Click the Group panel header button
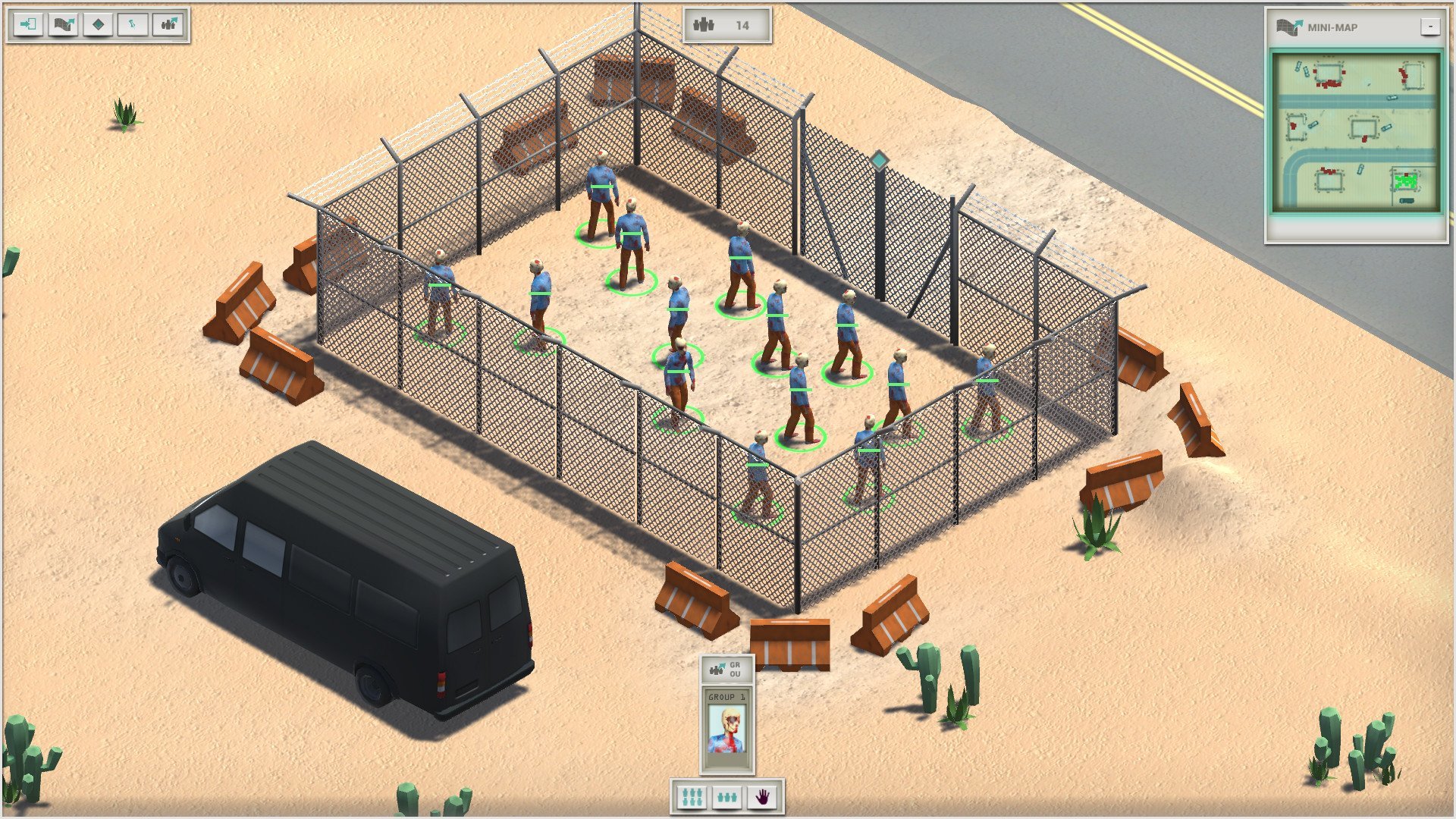This screenshot has width=1456, height=819. coord(726,669)
